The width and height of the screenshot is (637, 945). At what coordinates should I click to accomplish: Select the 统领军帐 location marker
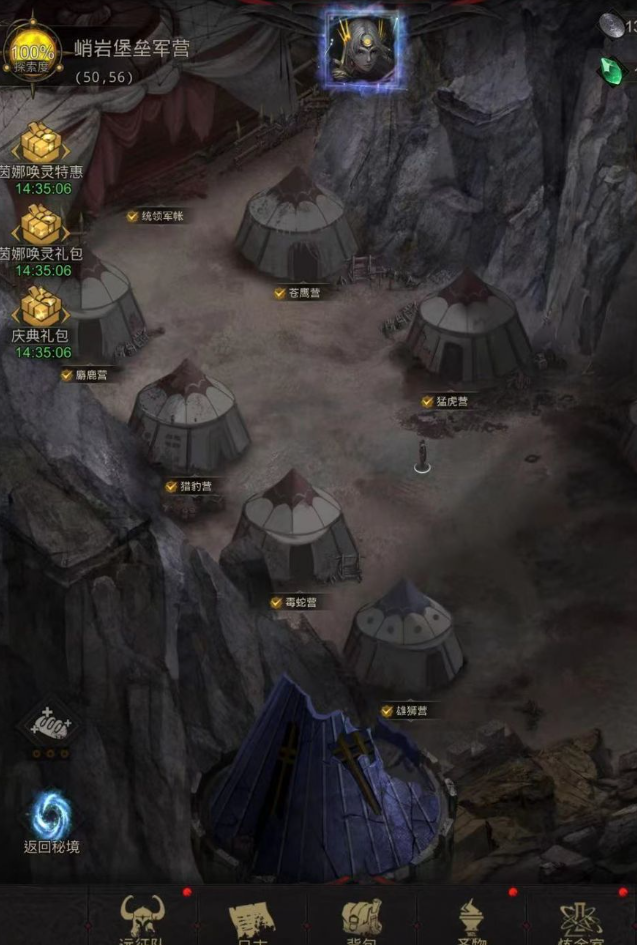(x=155, y=216)
